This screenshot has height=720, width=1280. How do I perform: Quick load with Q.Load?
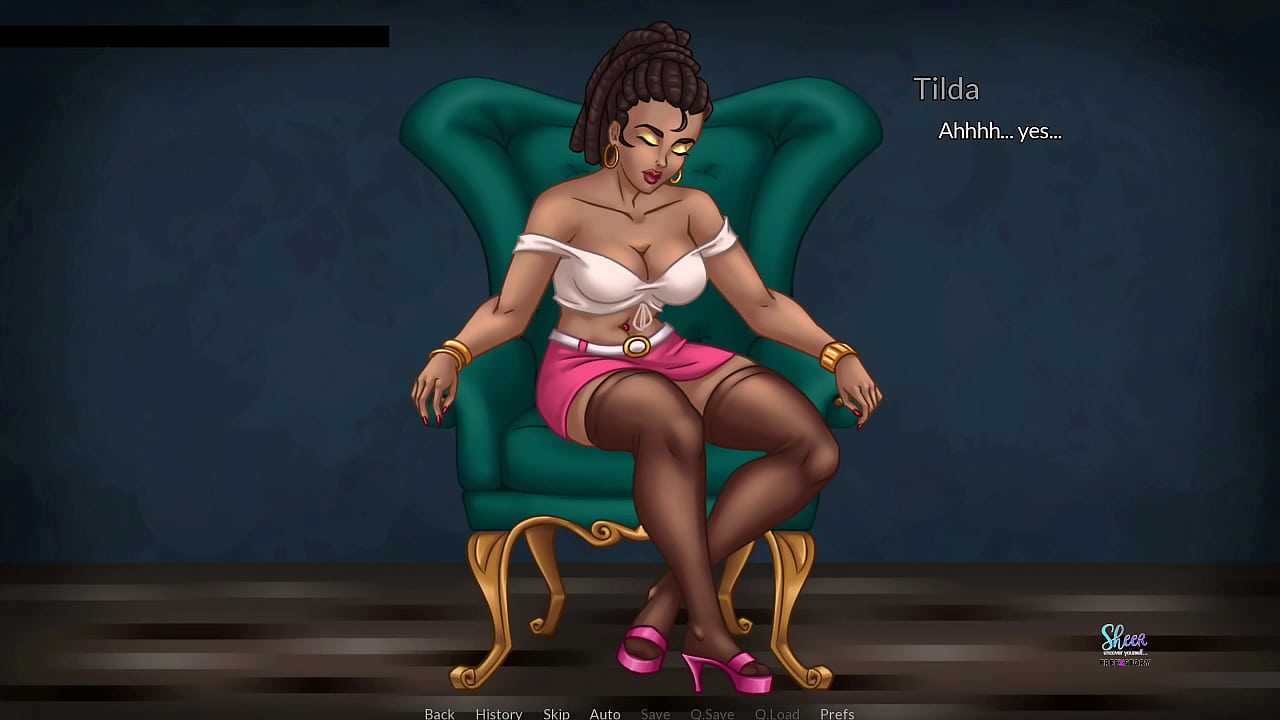pos(777,713)
